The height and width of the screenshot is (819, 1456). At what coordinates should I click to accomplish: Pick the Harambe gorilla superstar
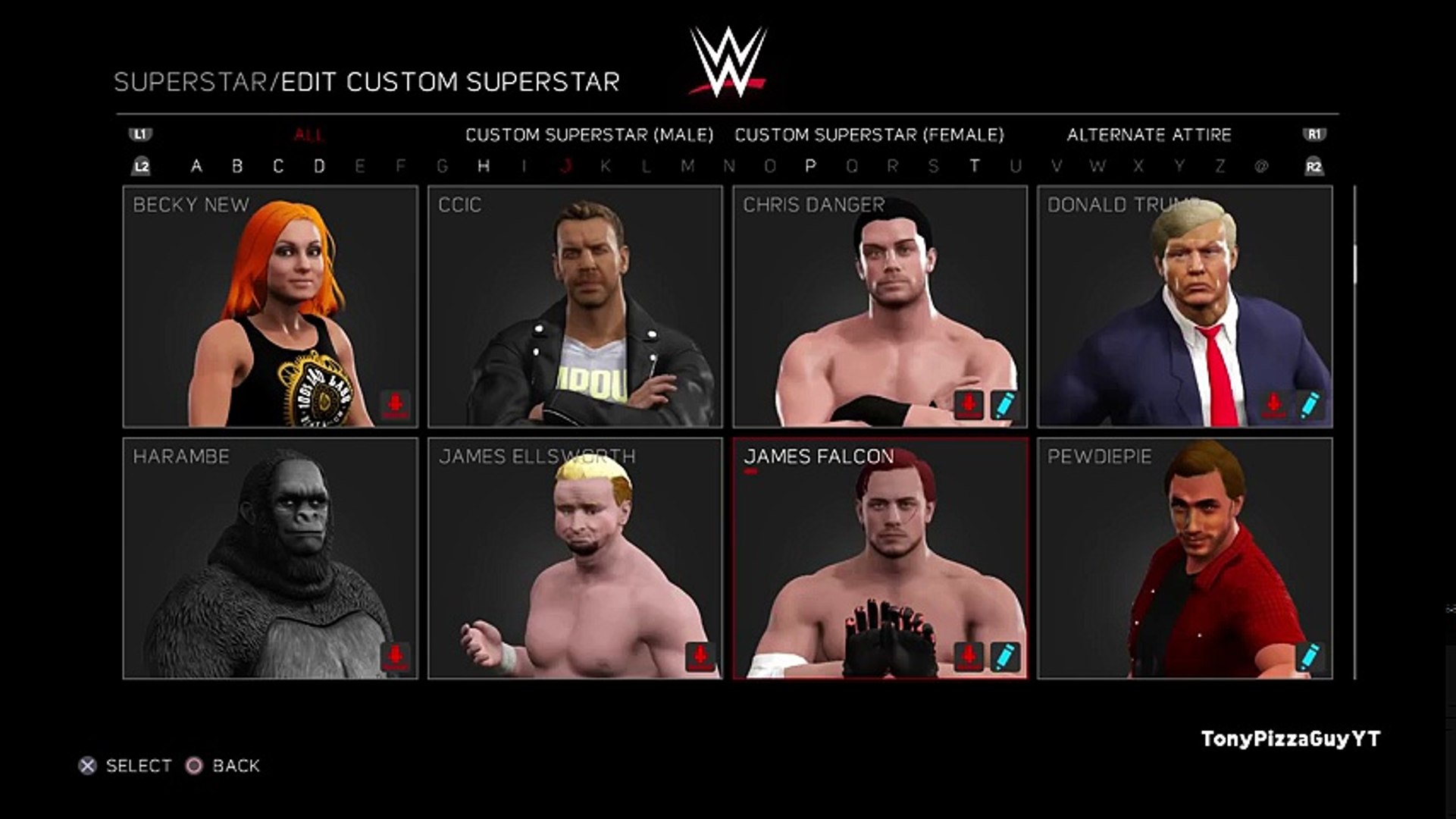[x=270, y=558]
